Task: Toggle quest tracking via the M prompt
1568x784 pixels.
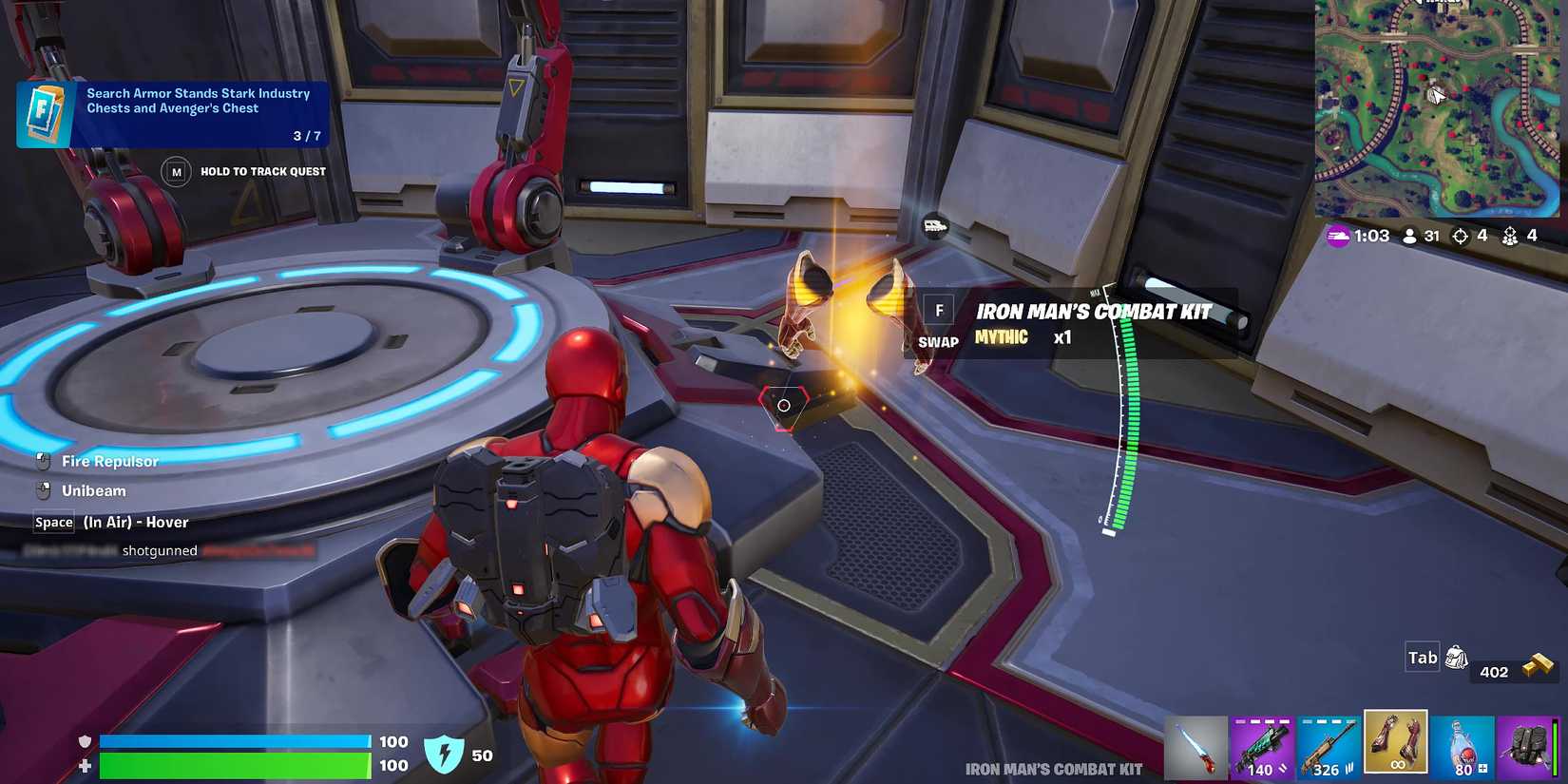Action: [175, 171]
